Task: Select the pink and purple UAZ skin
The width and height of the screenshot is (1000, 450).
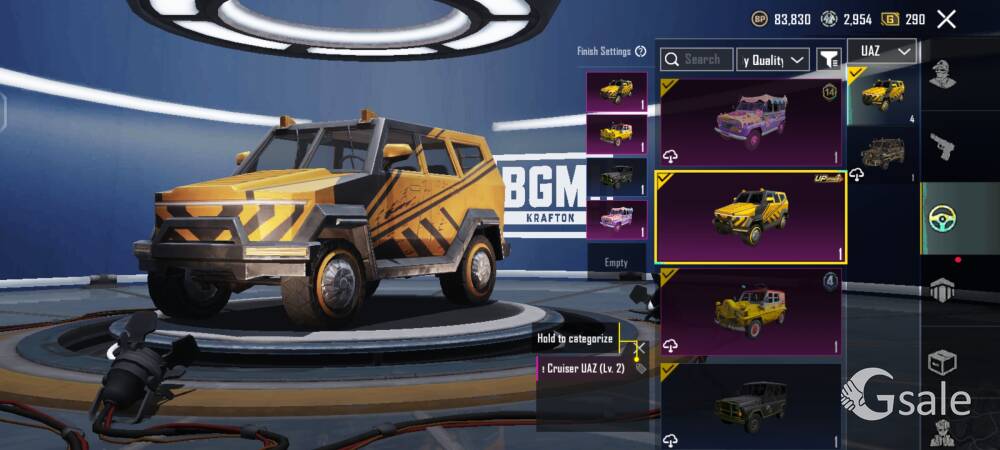Action: click(750, 122)
